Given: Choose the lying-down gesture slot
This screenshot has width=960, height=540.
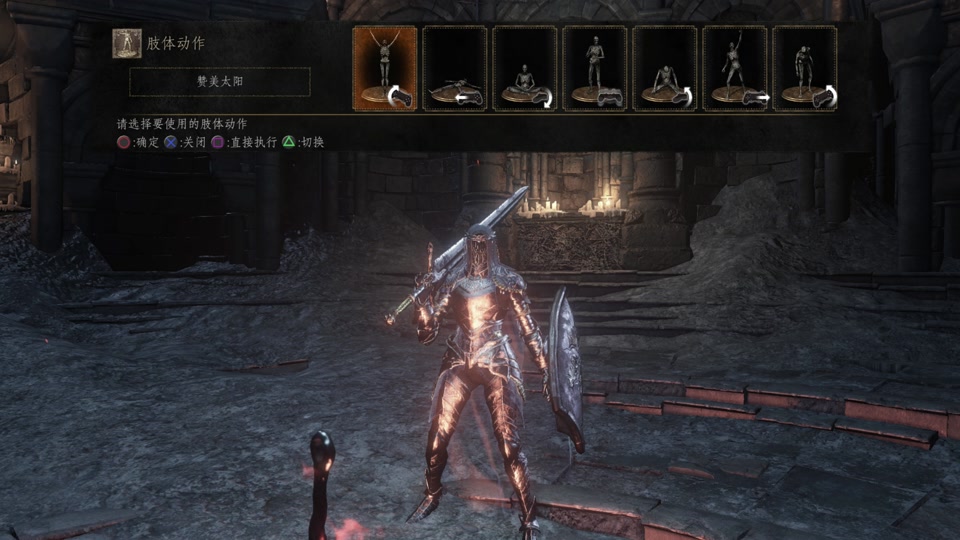Looking at the screenshot, I should click(455, 68).
